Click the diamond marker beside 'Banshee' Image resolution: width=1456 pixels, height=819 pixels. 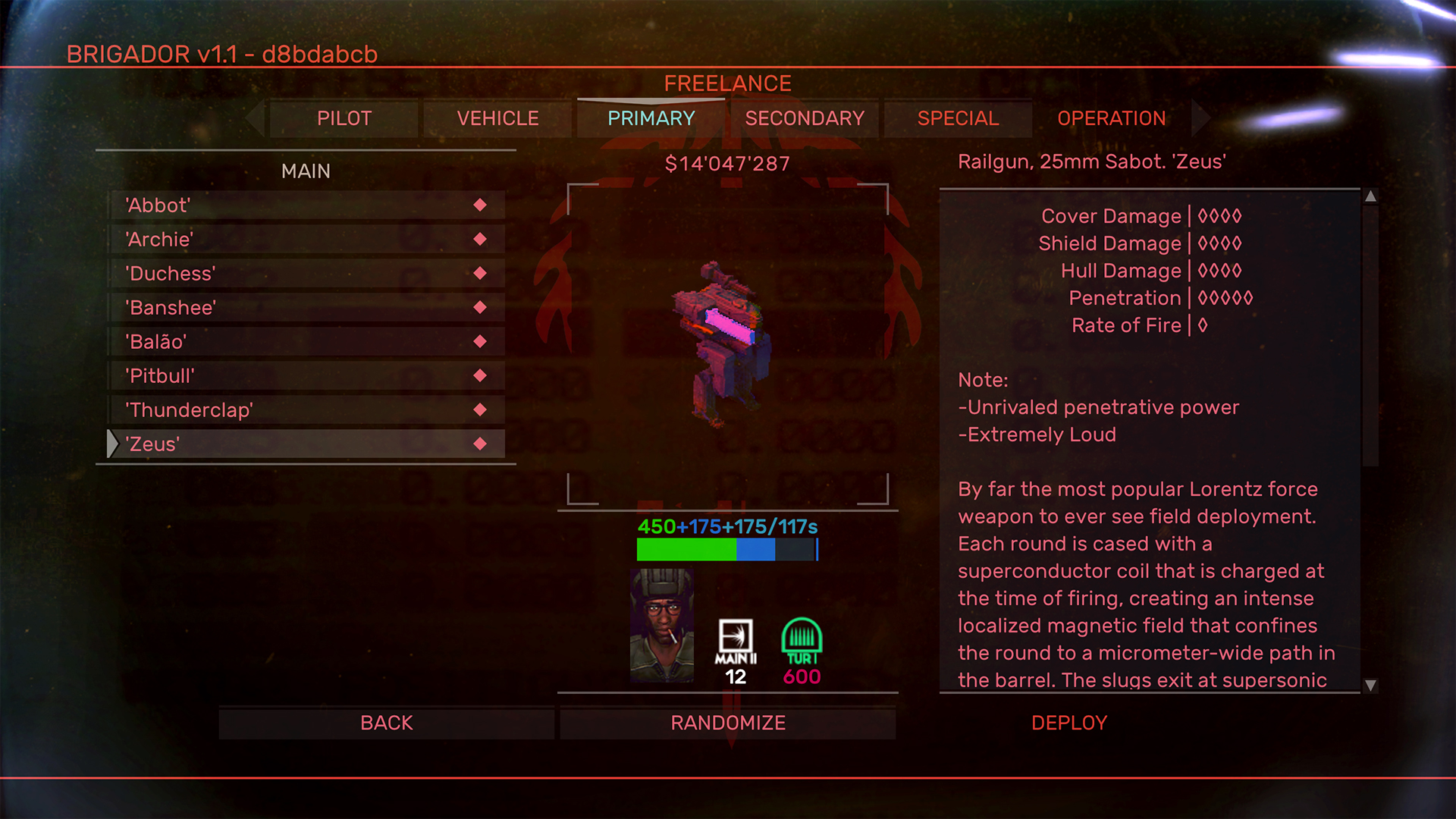[x=479, y=307]
